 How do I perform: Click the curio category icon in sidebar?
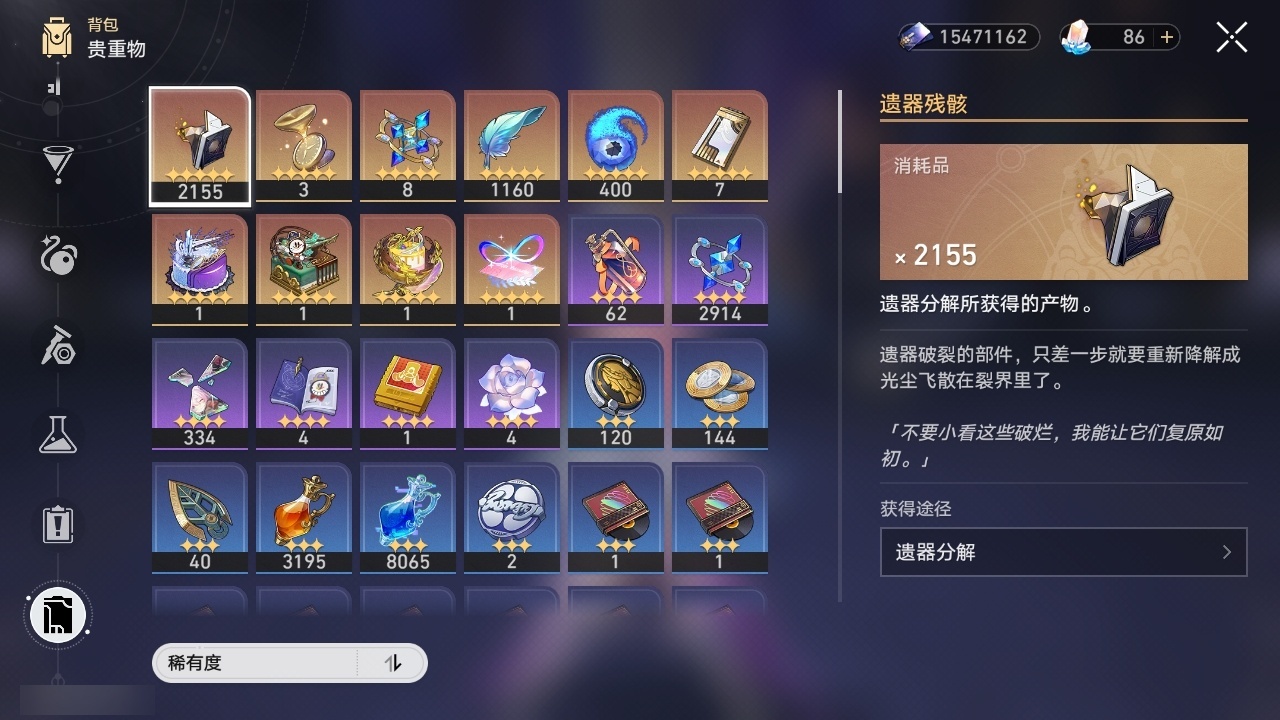pyautogui.click(x=57, y=257)
